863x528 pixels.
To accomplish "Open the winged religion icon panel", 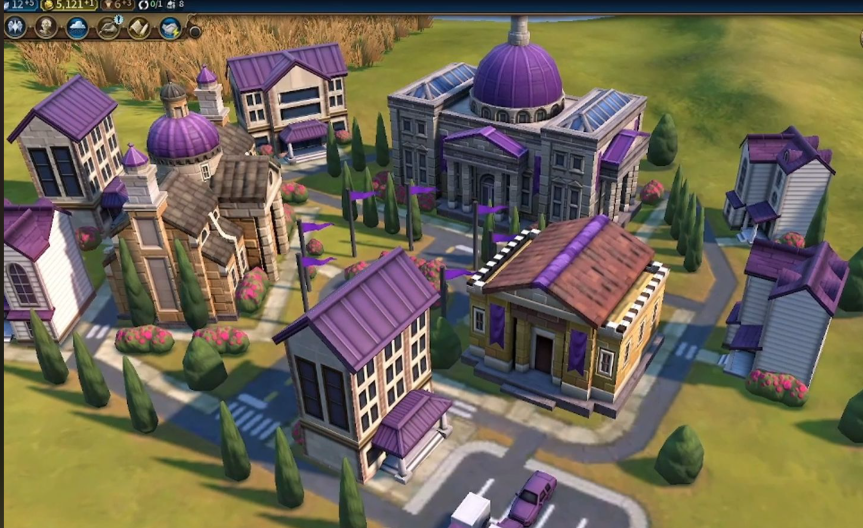I will (x=15, y=27).
